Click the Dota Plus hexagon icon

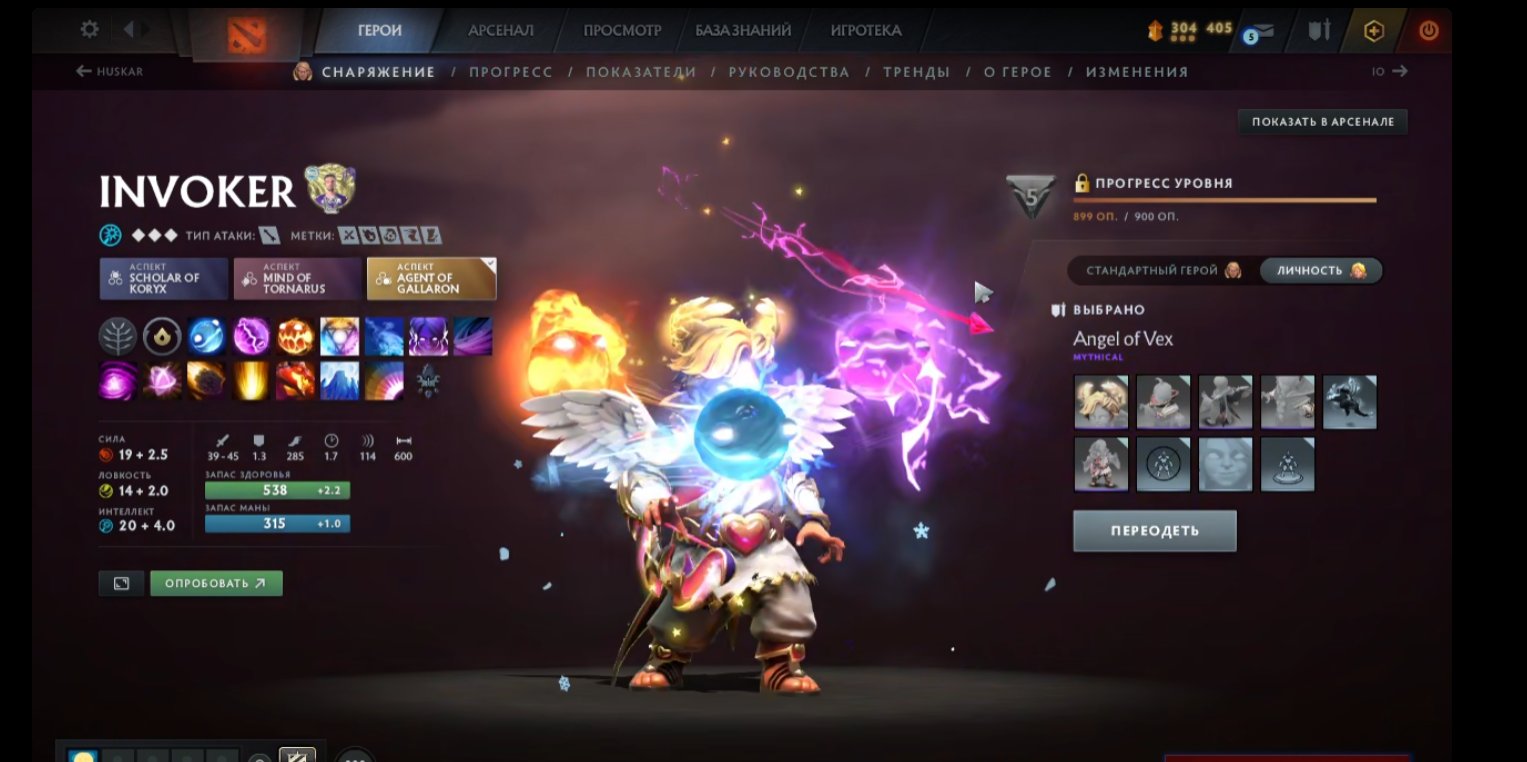click(x=1374, y=30)
